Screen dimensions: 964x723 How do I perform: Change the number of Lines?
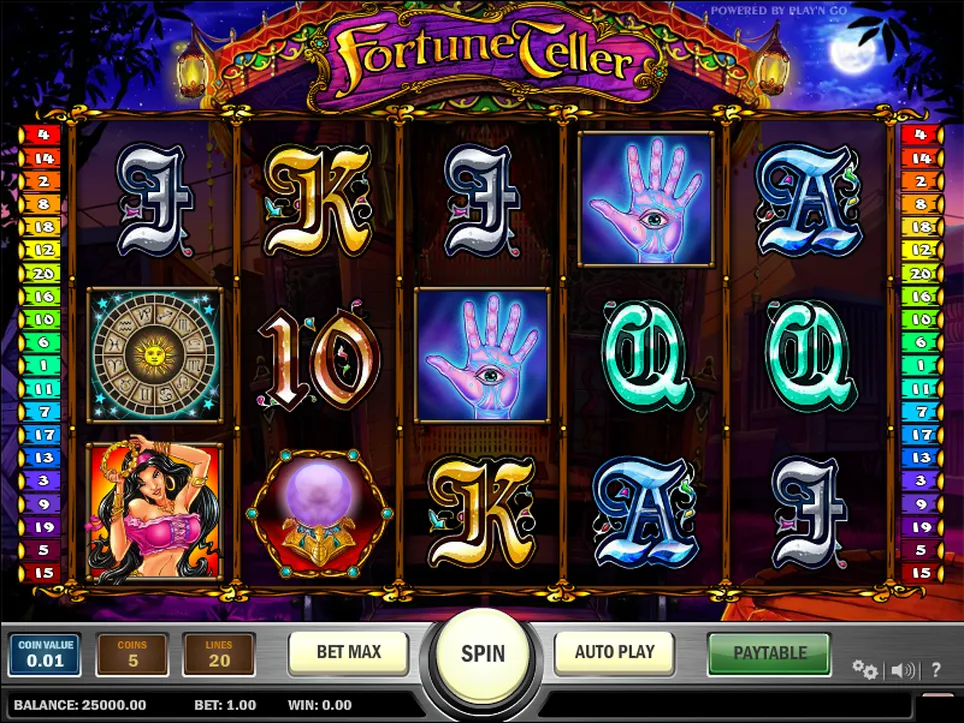click(x=218, y=654)
